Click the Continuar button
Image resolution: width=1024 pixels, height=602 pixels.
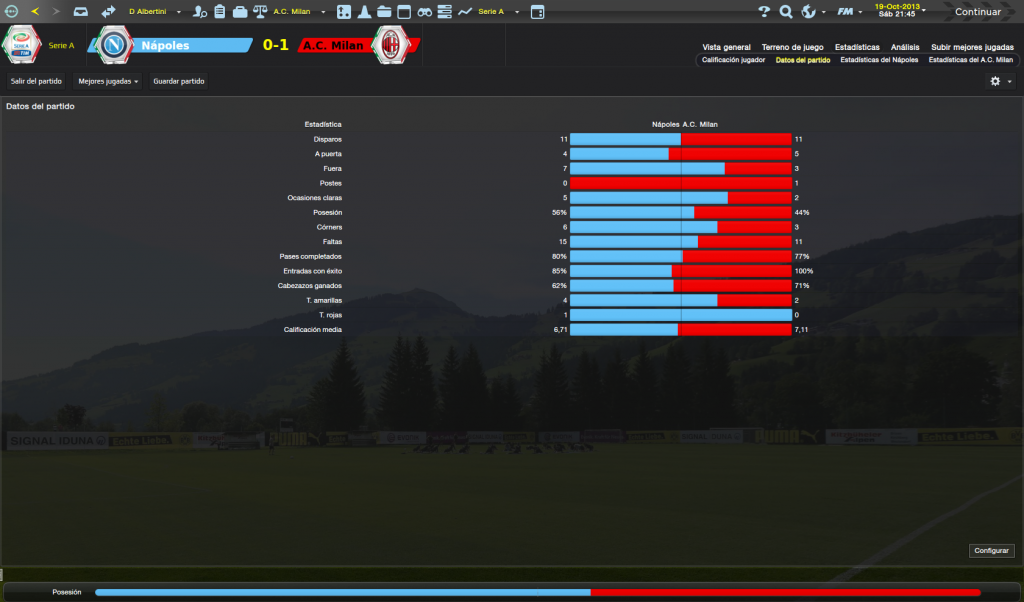click(x=977, y=12)
